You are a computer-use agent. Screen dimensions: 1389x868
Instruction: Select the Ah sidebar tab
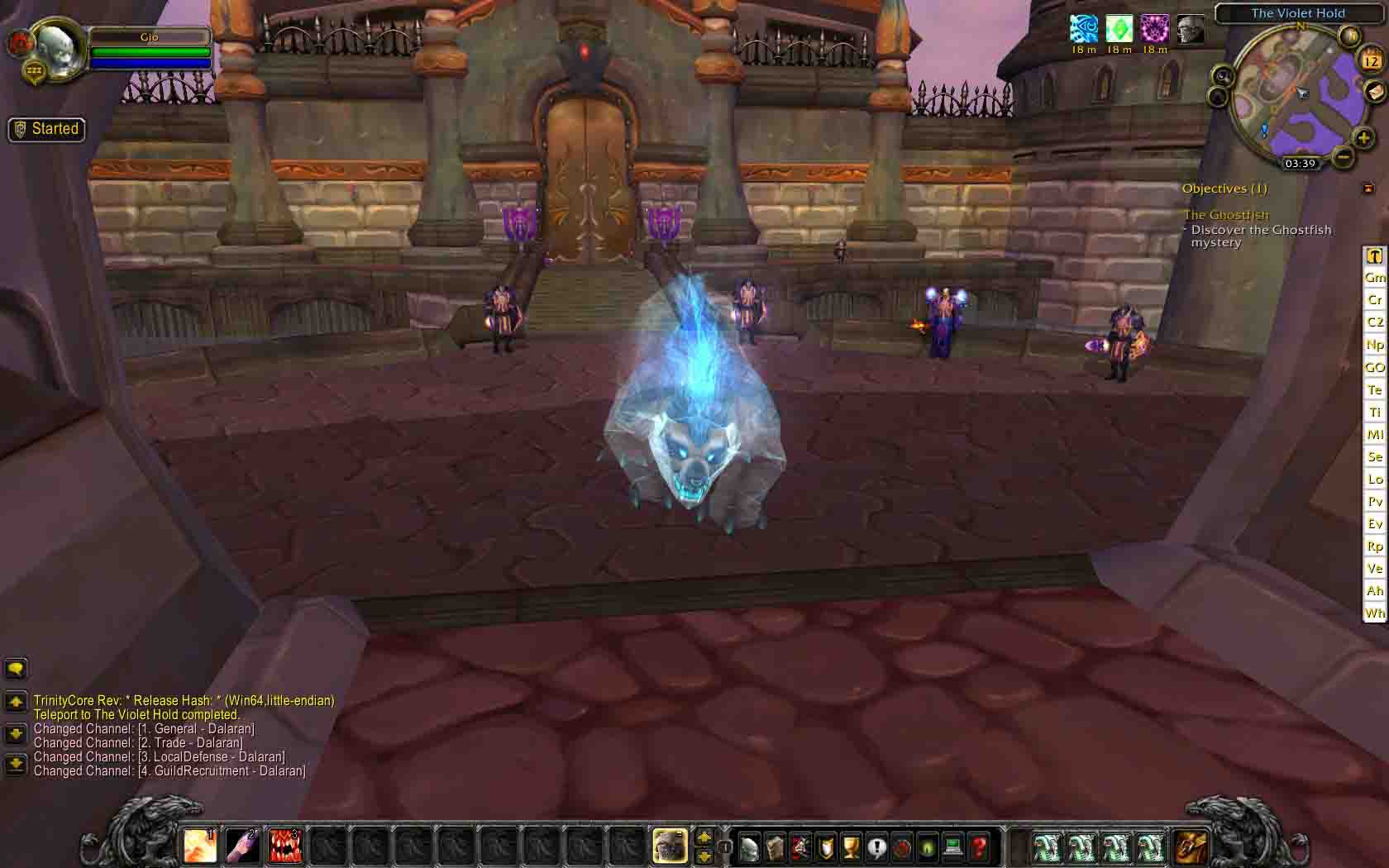coord(1374,590)
